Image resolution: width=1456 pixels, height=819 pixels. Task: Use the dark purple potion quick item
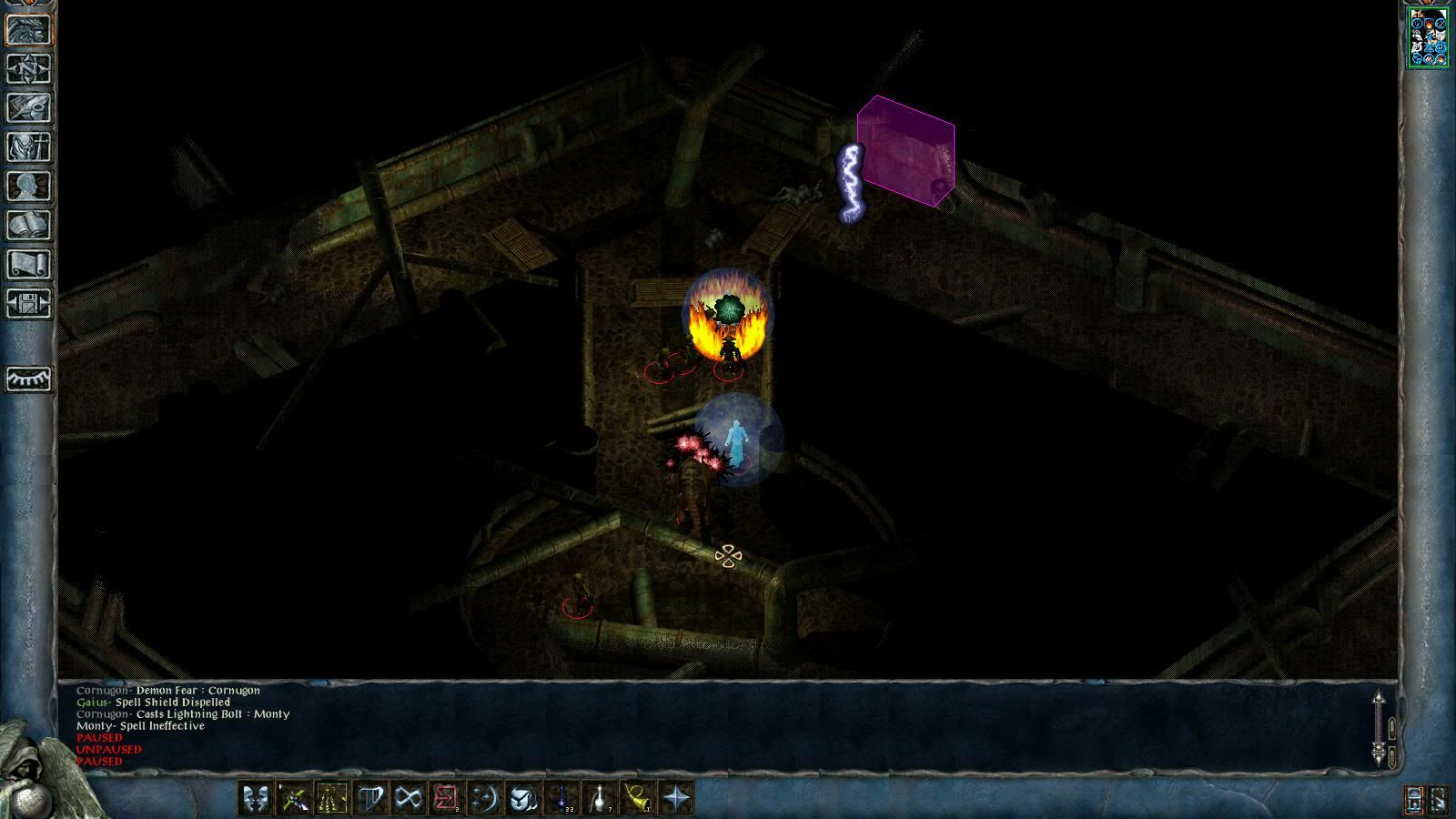[x=561, y=799]
